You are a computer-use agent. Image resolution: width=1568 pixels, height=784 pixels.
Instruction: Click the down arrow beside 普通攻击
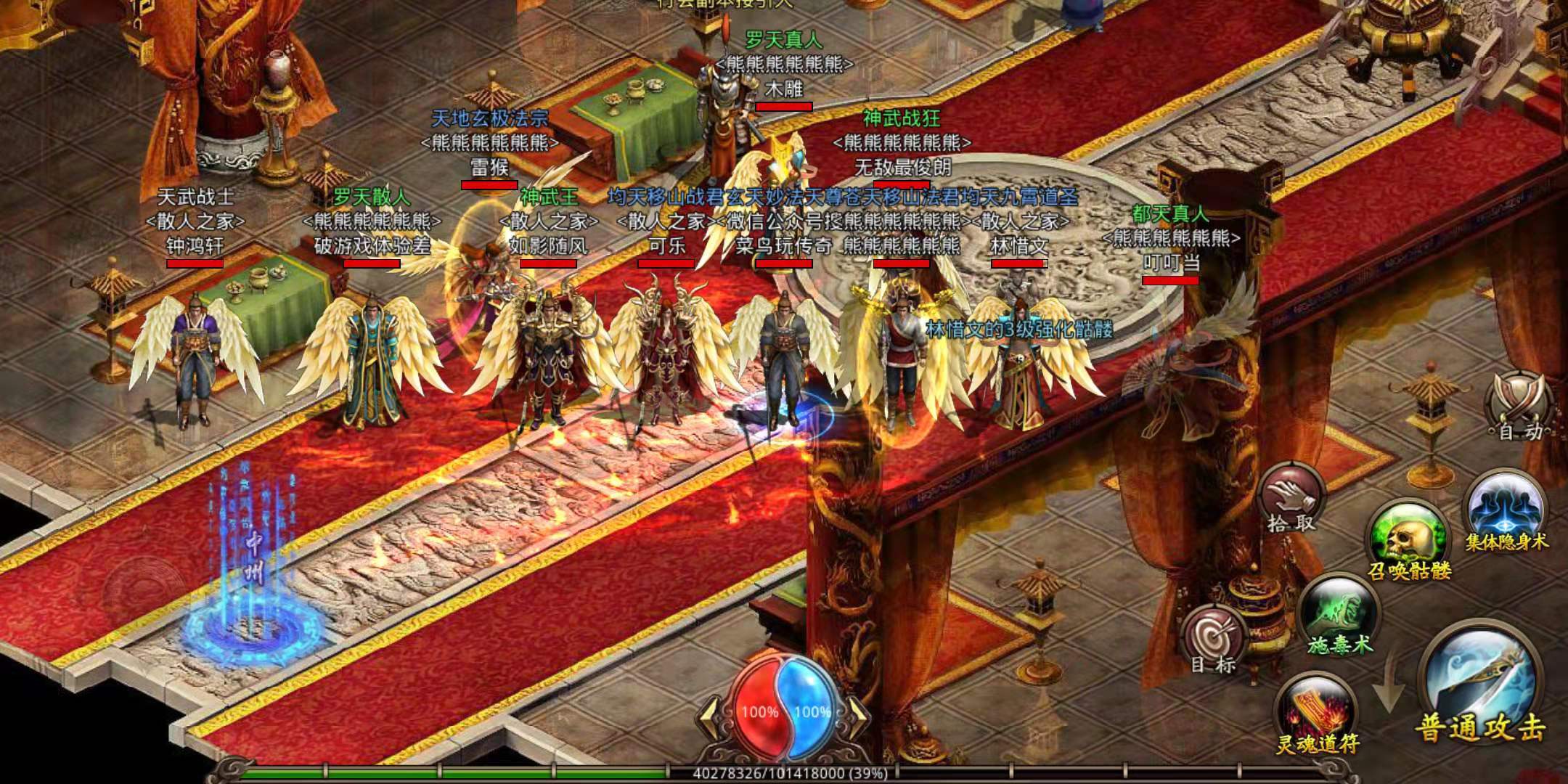(x=1389, y=682)
